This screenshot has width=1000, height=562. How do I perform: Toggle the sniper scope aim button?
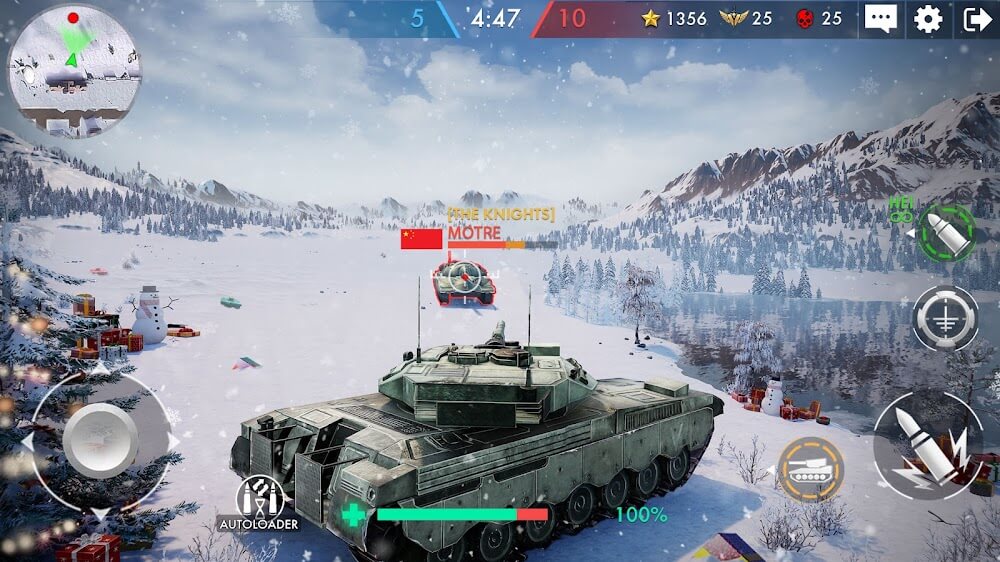click(x=945, y=318)
